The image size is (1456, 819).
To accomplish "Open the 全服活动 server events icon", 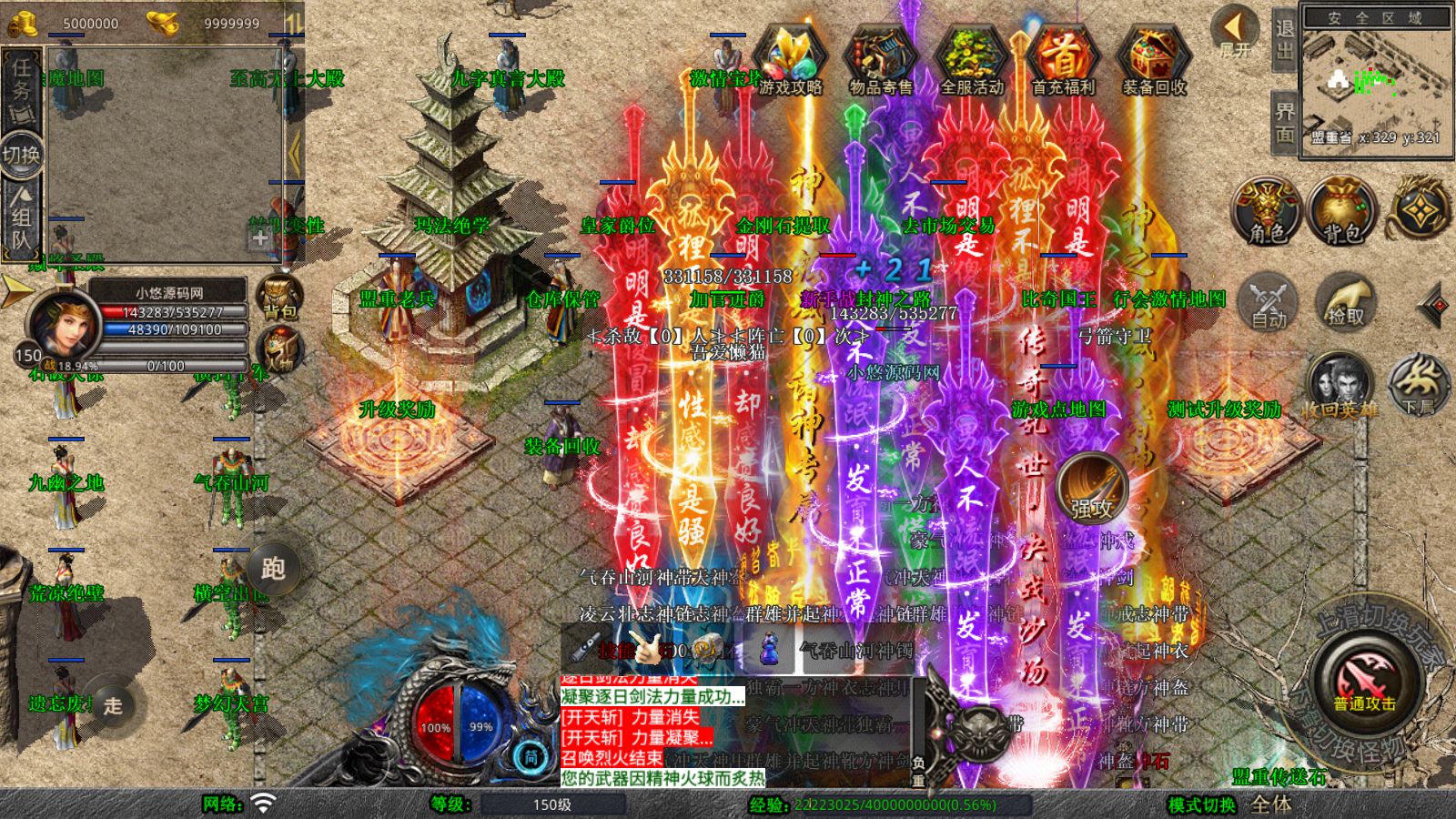I will tap(971, 60).
